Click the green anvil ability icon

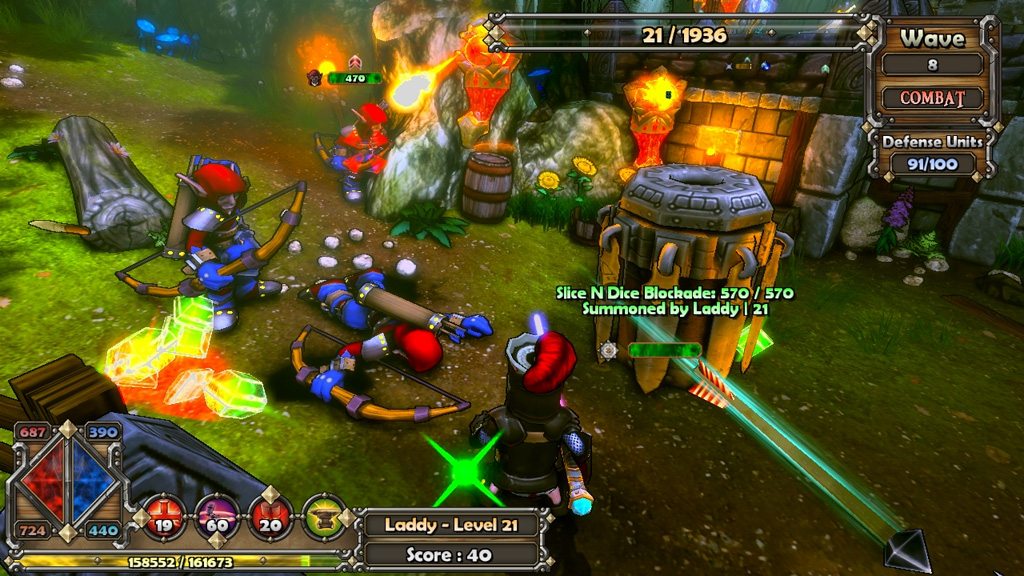pos(323,517)
